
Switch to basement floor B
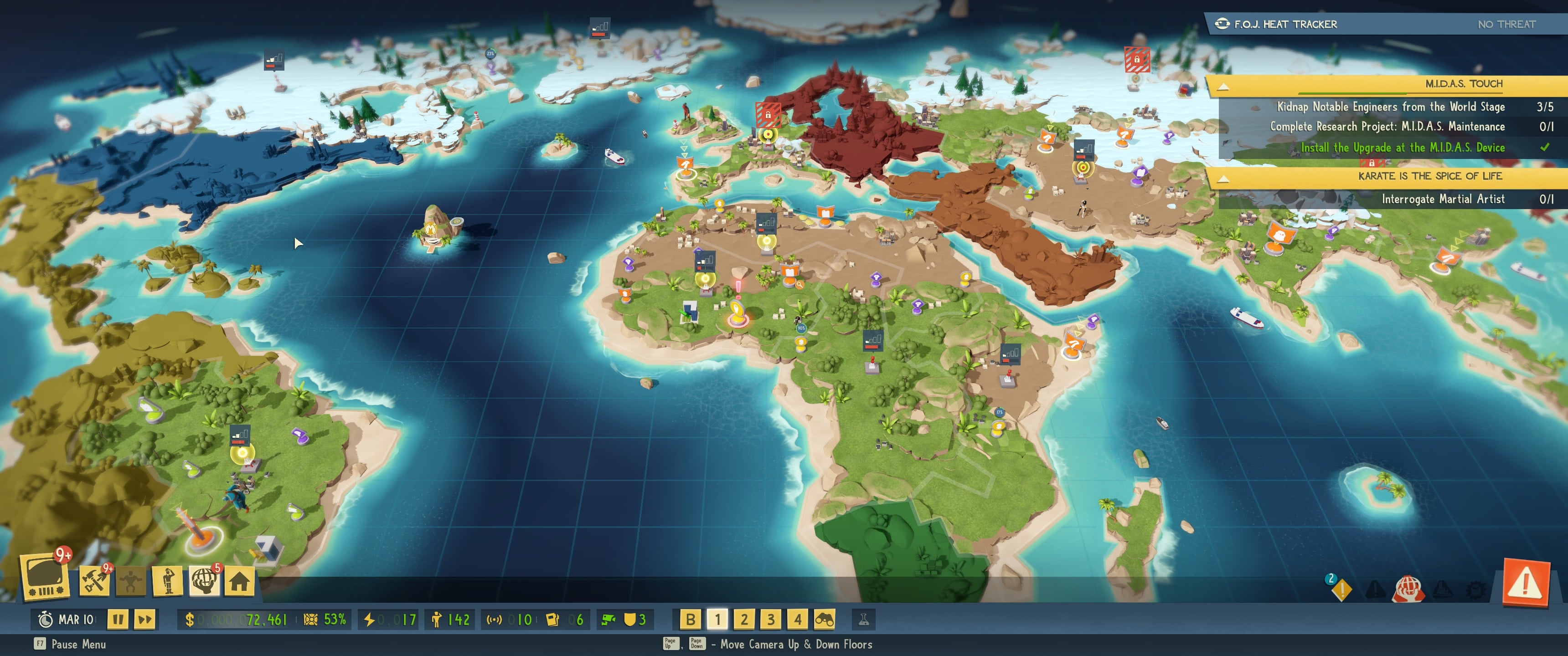(690, 620)
